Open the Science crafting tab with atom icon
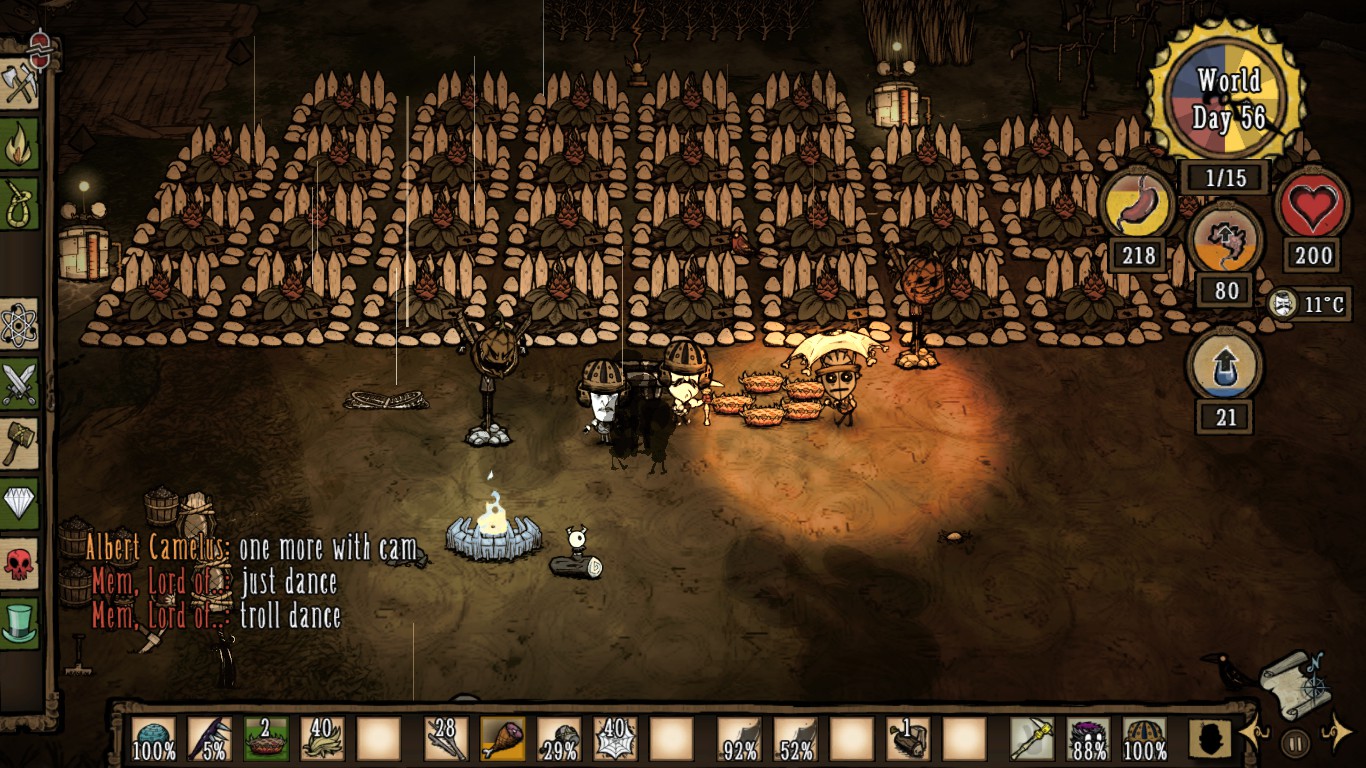The image size is (1366, 768). pyautogui.click(x=20, y=325)
